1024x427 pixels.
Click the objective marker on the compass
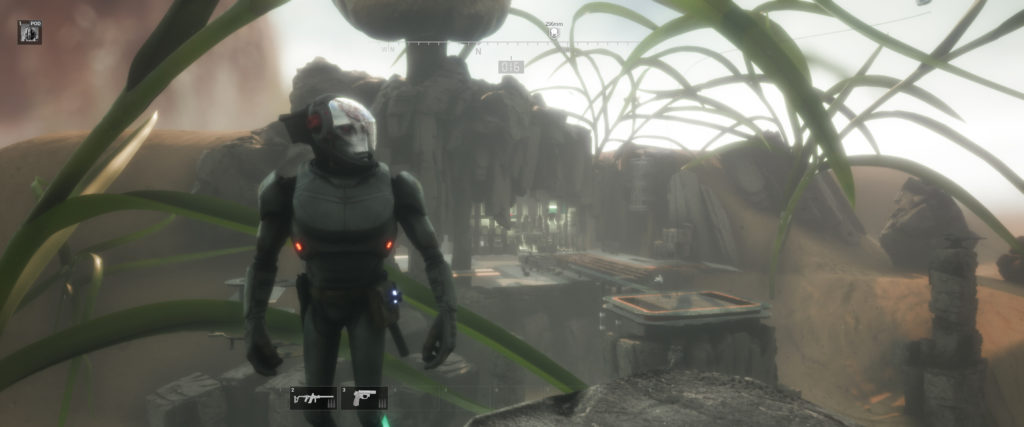point(553,32)
